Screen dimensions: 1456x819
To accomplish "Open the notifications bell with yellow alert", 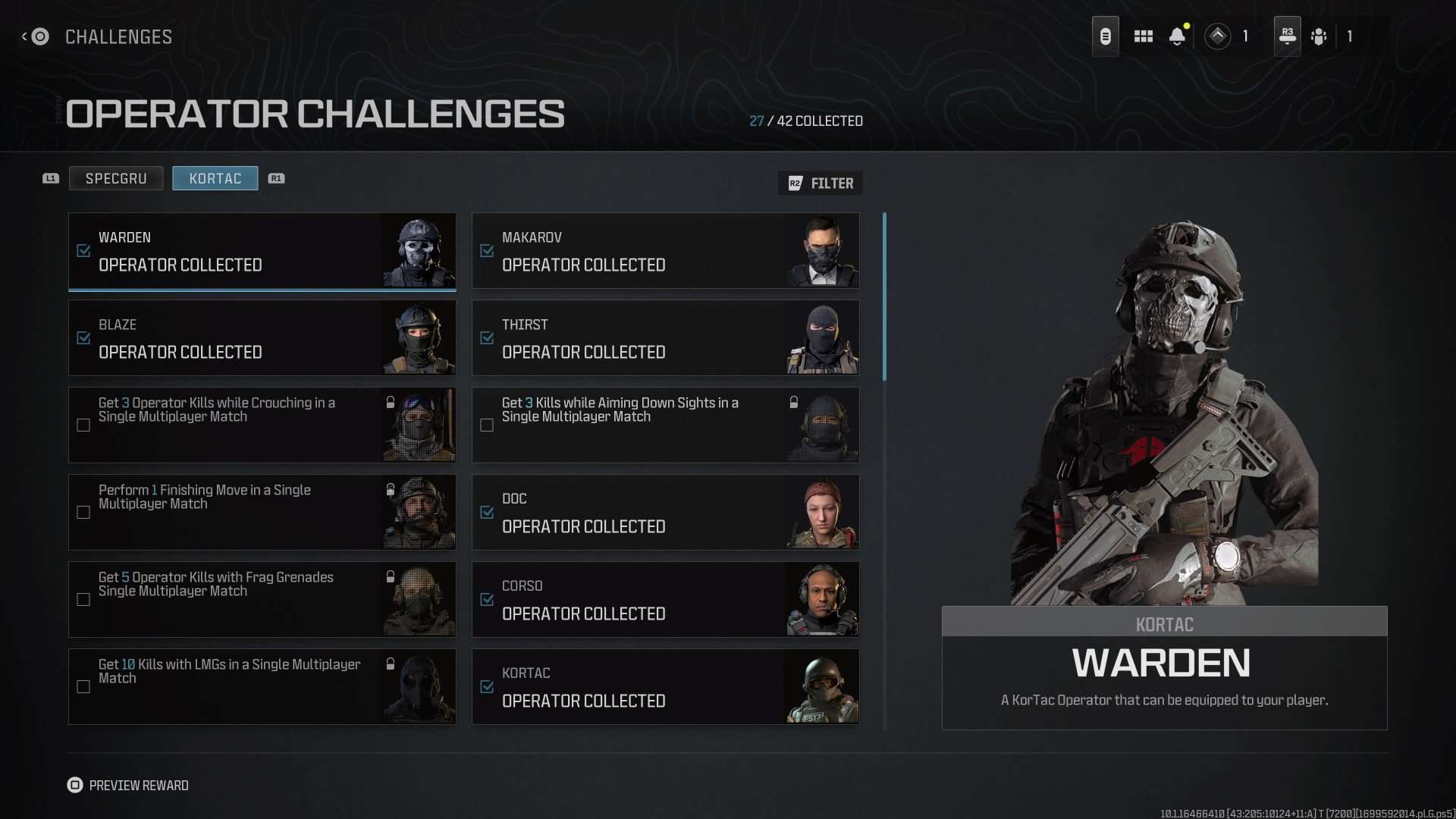I will coord(1178,36).
